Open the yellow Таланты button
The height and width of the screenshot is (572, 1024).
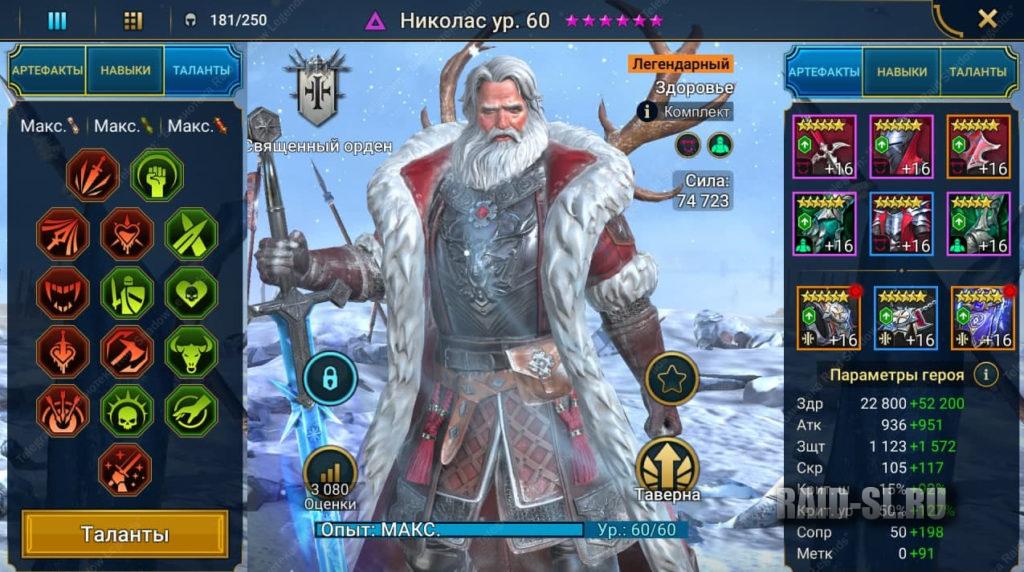pos(125,534)
